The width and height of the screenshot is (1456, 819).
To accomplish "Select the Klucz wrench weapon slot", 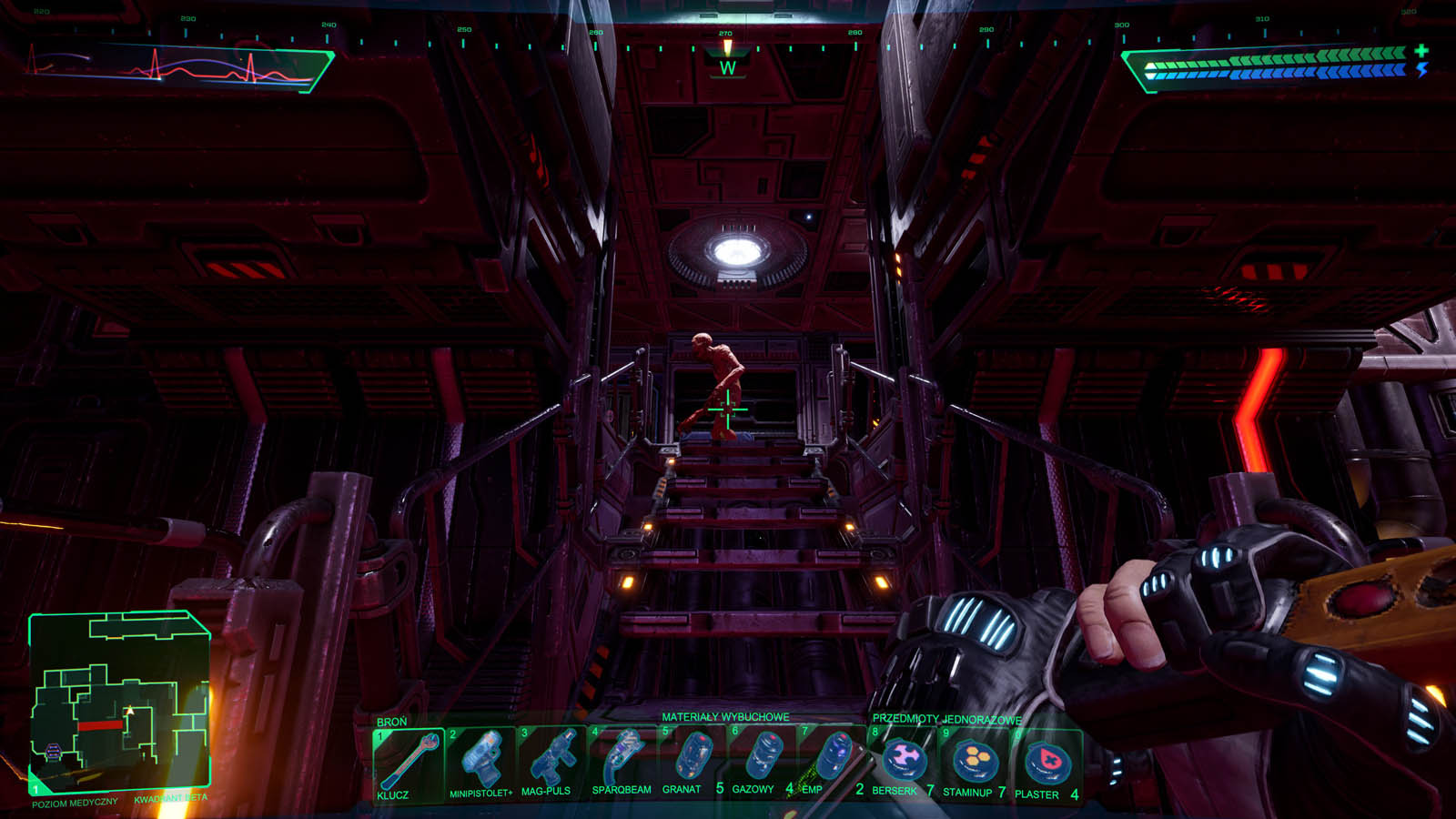I will coord(409,763).
